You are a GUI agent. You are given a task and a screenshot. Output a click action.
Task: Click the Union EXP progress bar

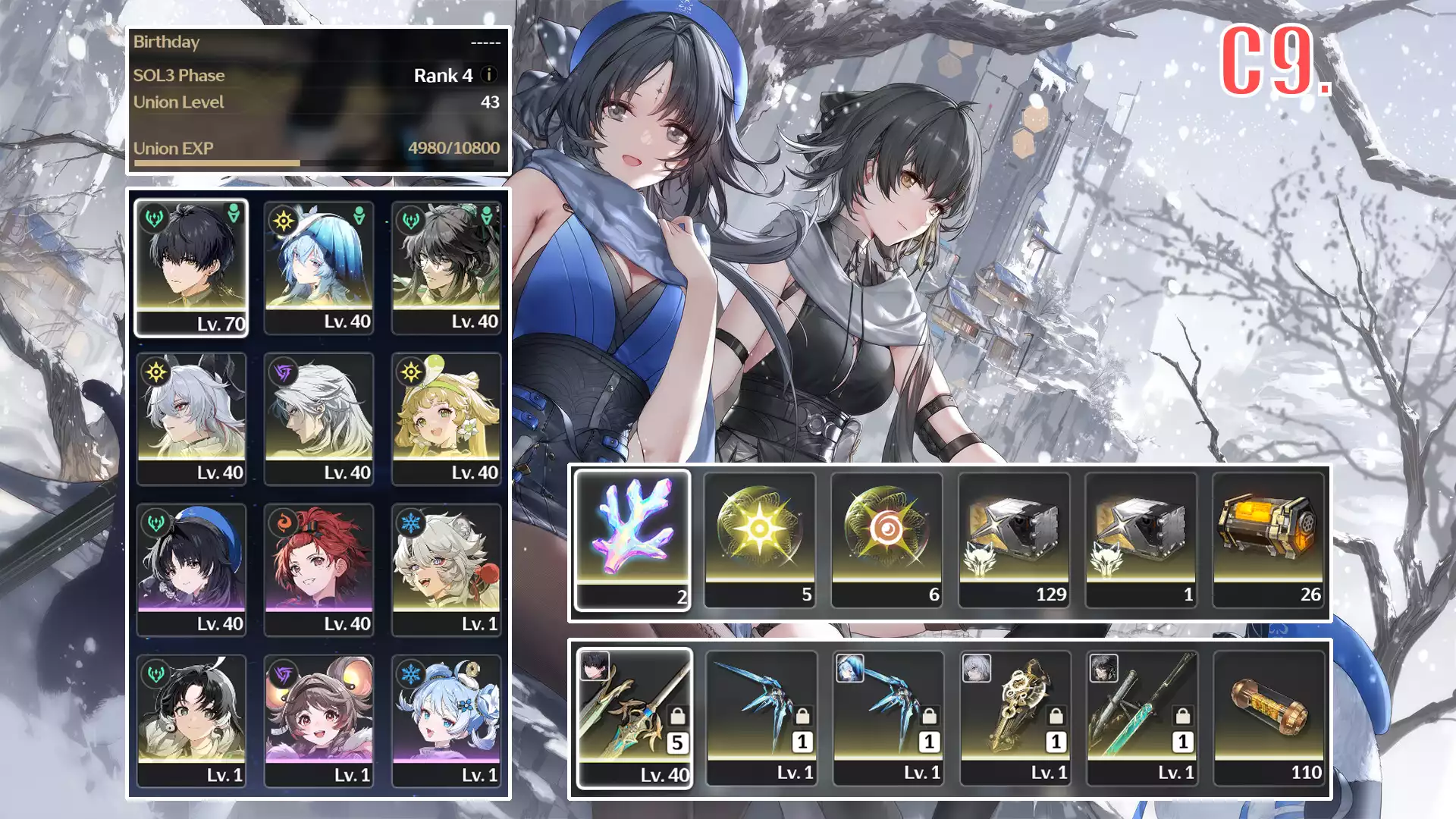318,162
